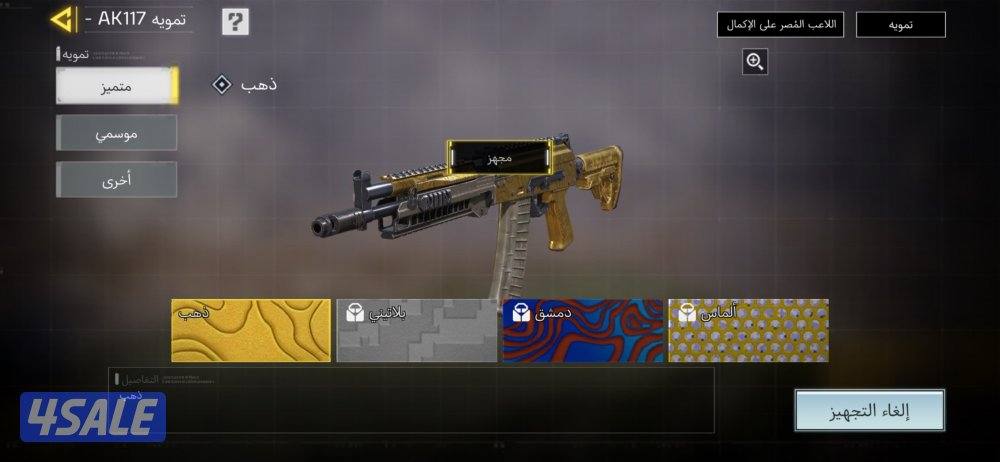
Task: Switch to the موسمي camo tab
Action: (117, 133)
